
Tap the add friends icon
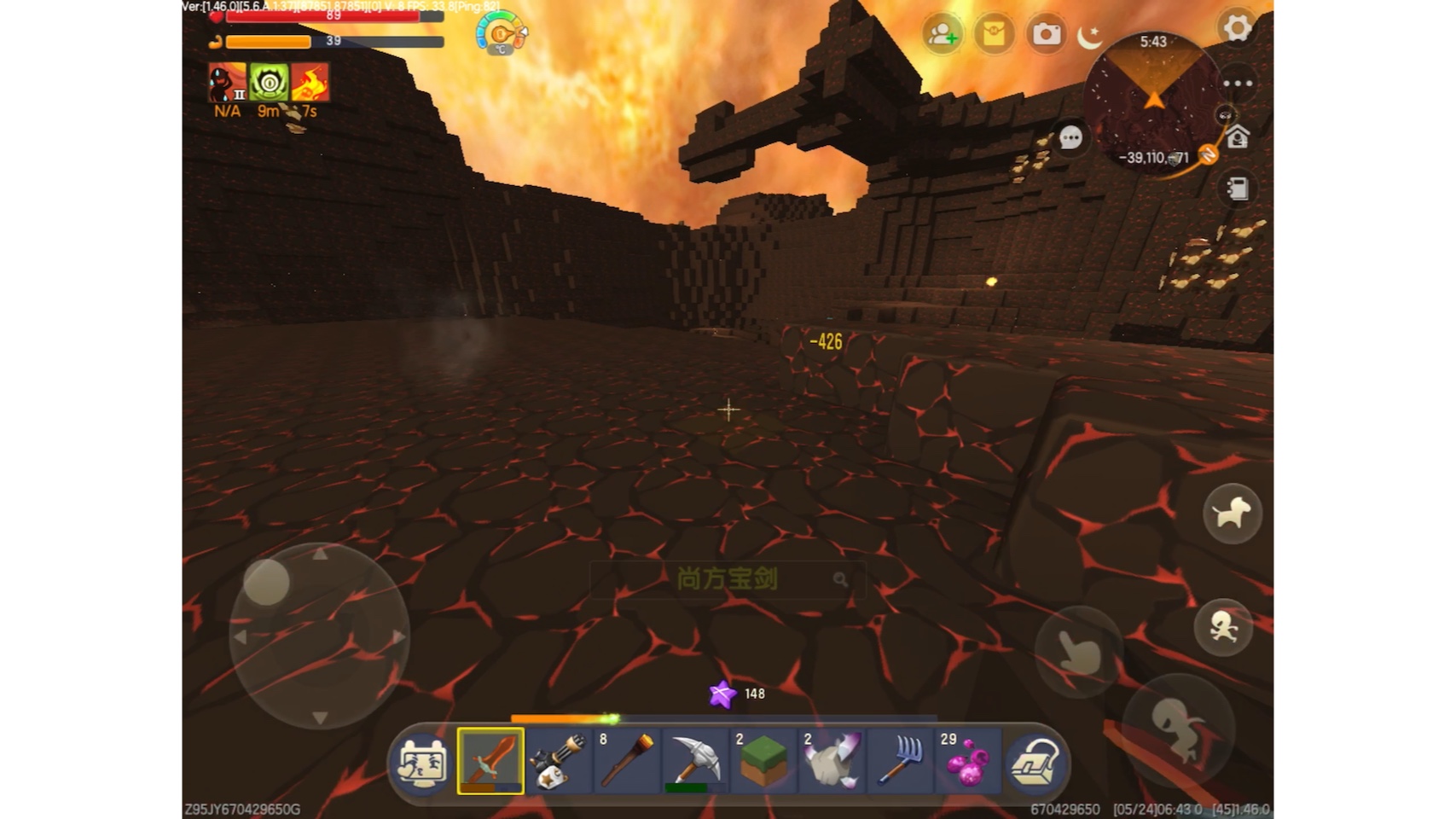[x=943, y=34]
